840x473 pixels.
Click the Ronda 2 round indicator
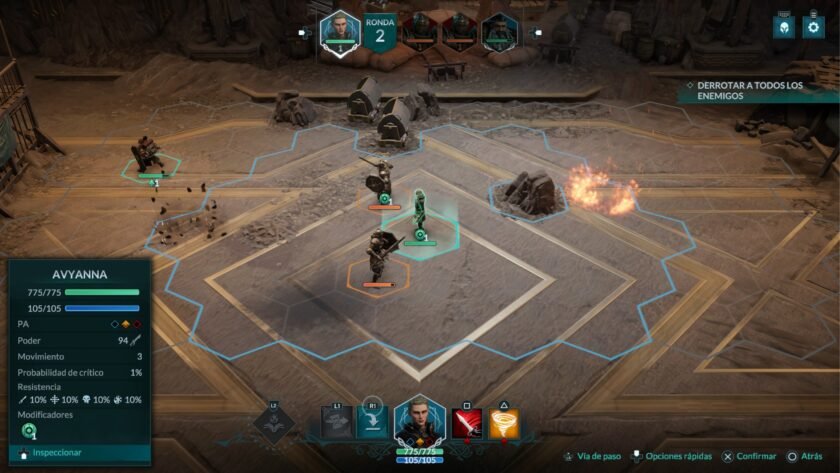coord(379,32)
